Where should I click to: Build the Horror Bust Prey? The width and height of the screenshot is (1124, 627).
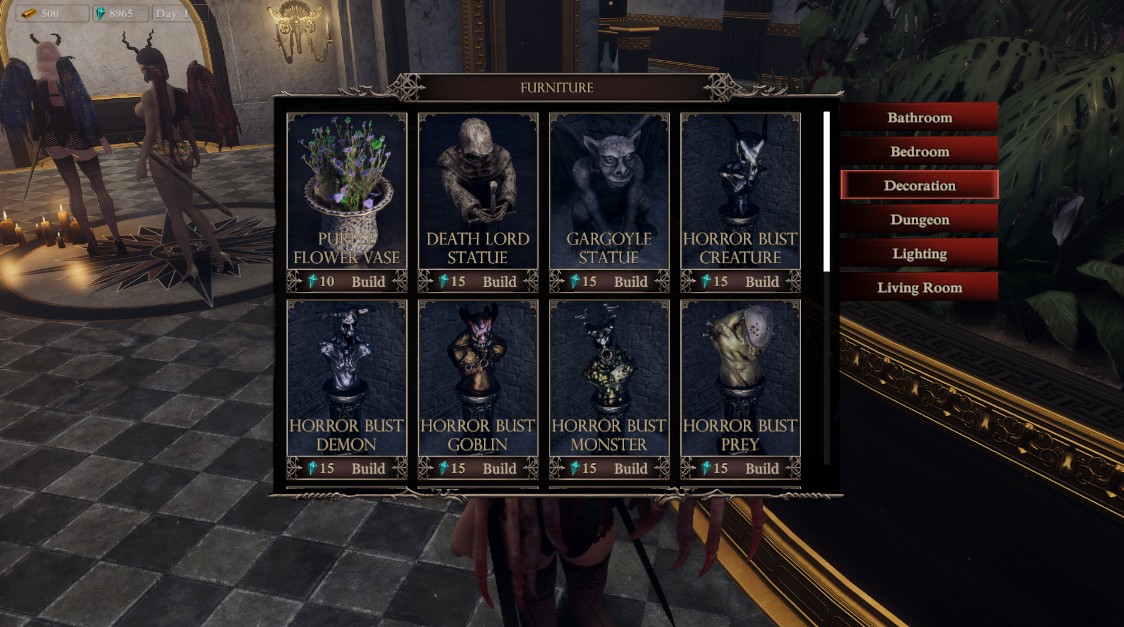[761, 468]
